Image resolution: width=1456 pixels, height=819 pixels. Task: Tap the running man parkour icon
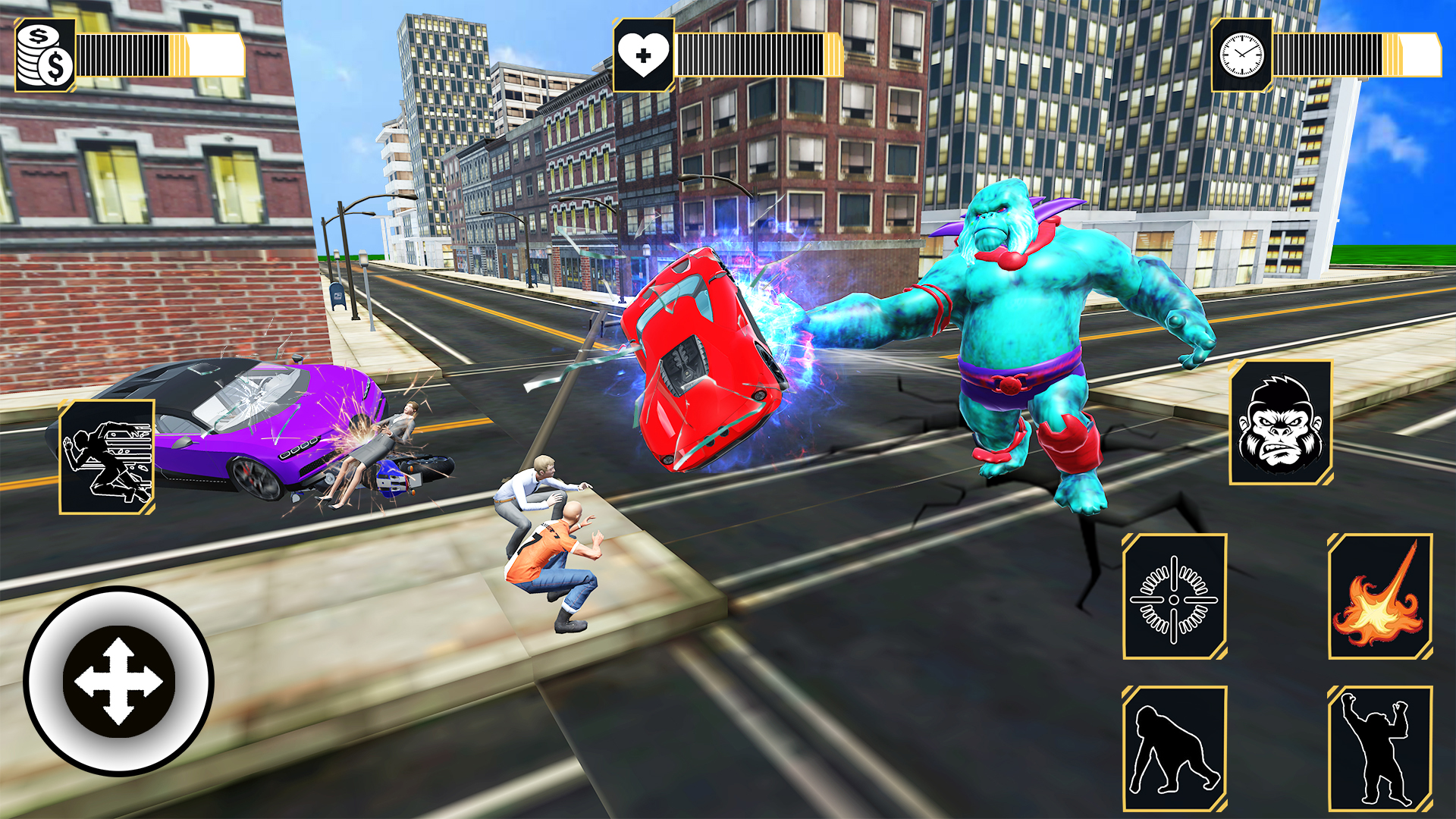[x=106, y=455]
